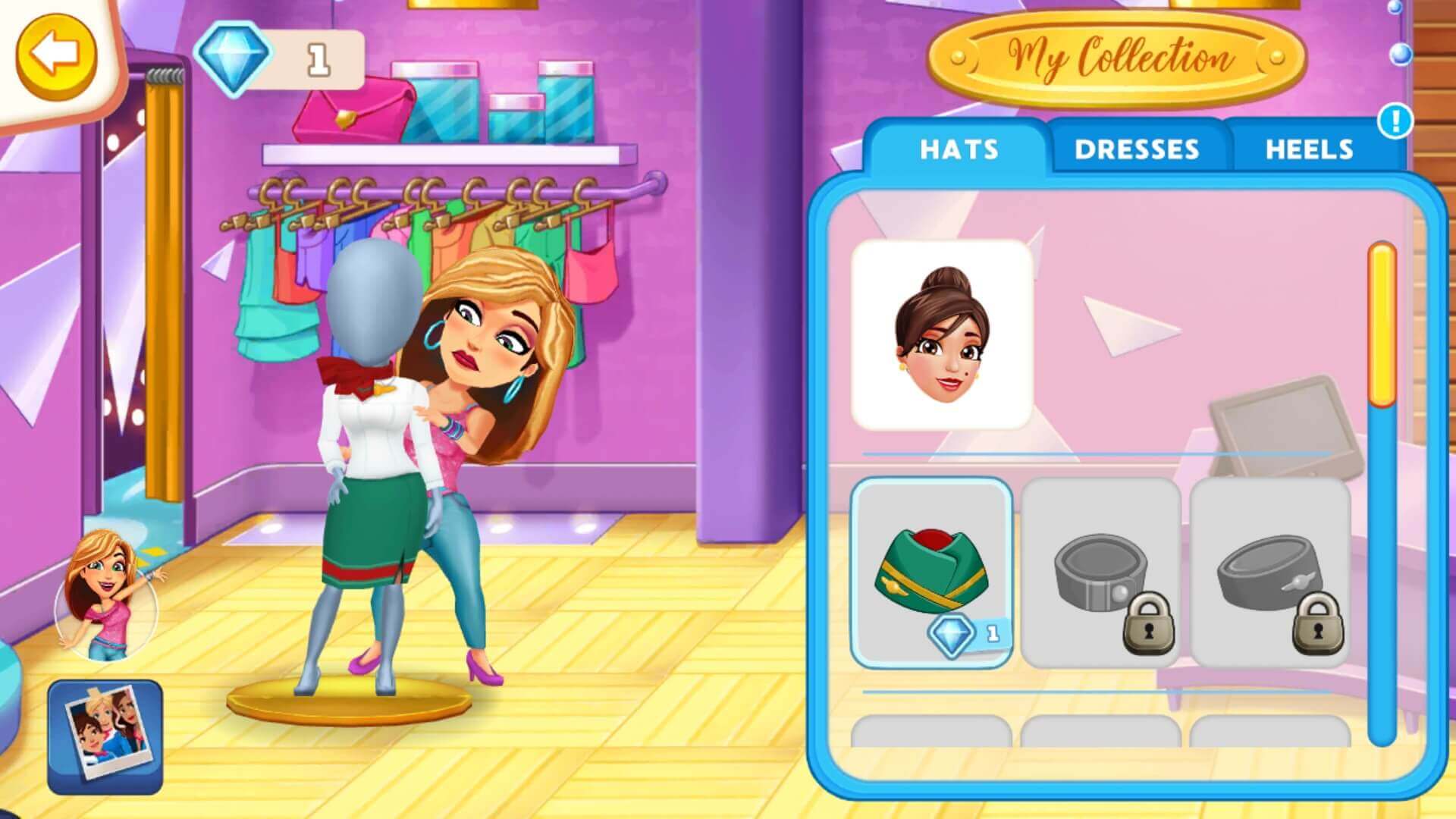
Task: Open the photo album button
Action: click(x=105, y=736)
